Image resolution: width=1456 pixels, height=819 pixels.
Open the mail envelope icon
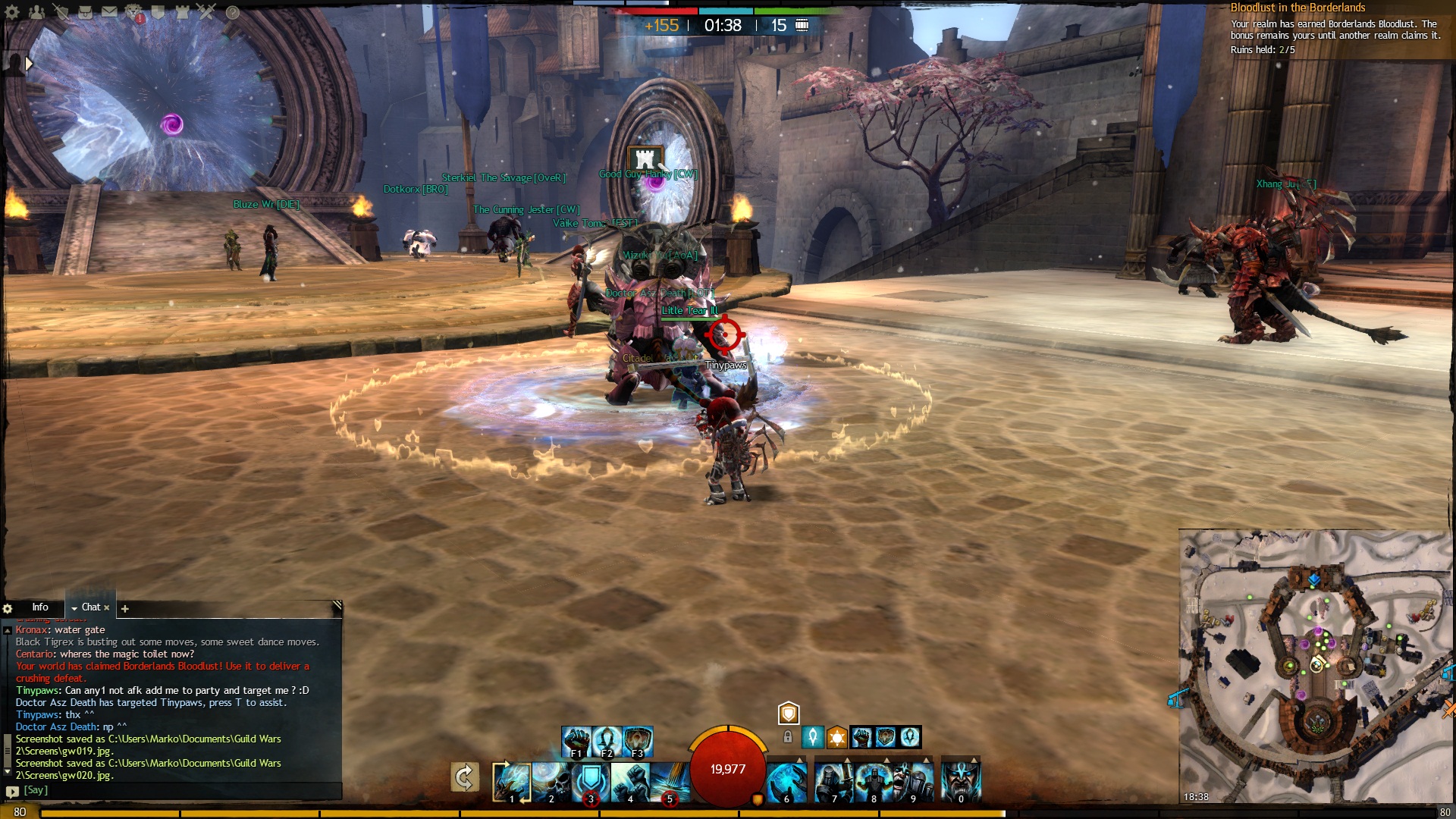tap(110, 11)
